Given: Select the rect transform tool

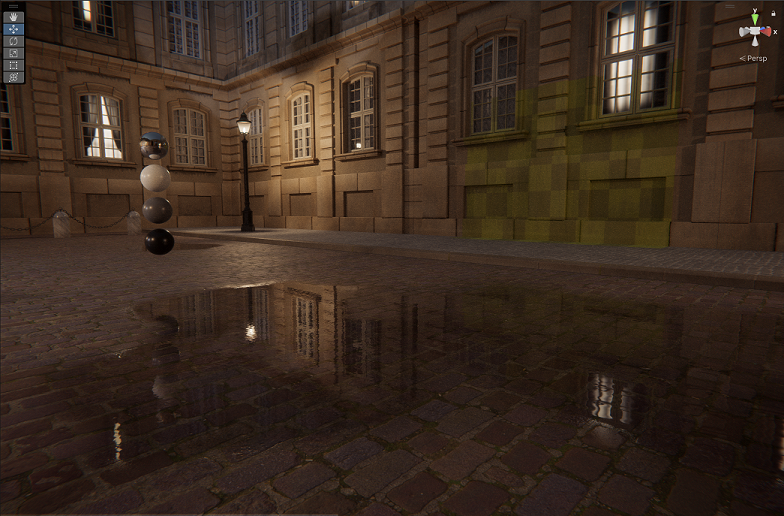Looking at the screenshot, I should click(14, 65).
